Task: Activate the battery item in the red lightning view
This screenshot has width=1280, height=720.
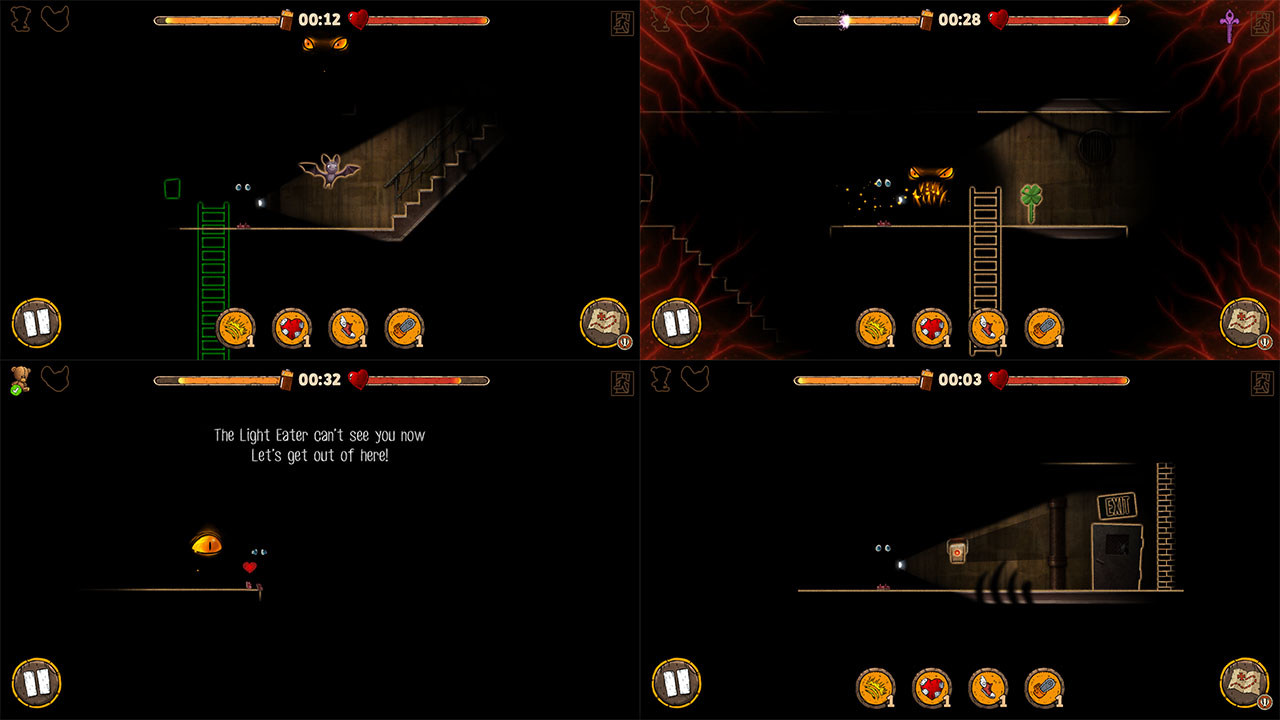Action: tap(1044, 328)
